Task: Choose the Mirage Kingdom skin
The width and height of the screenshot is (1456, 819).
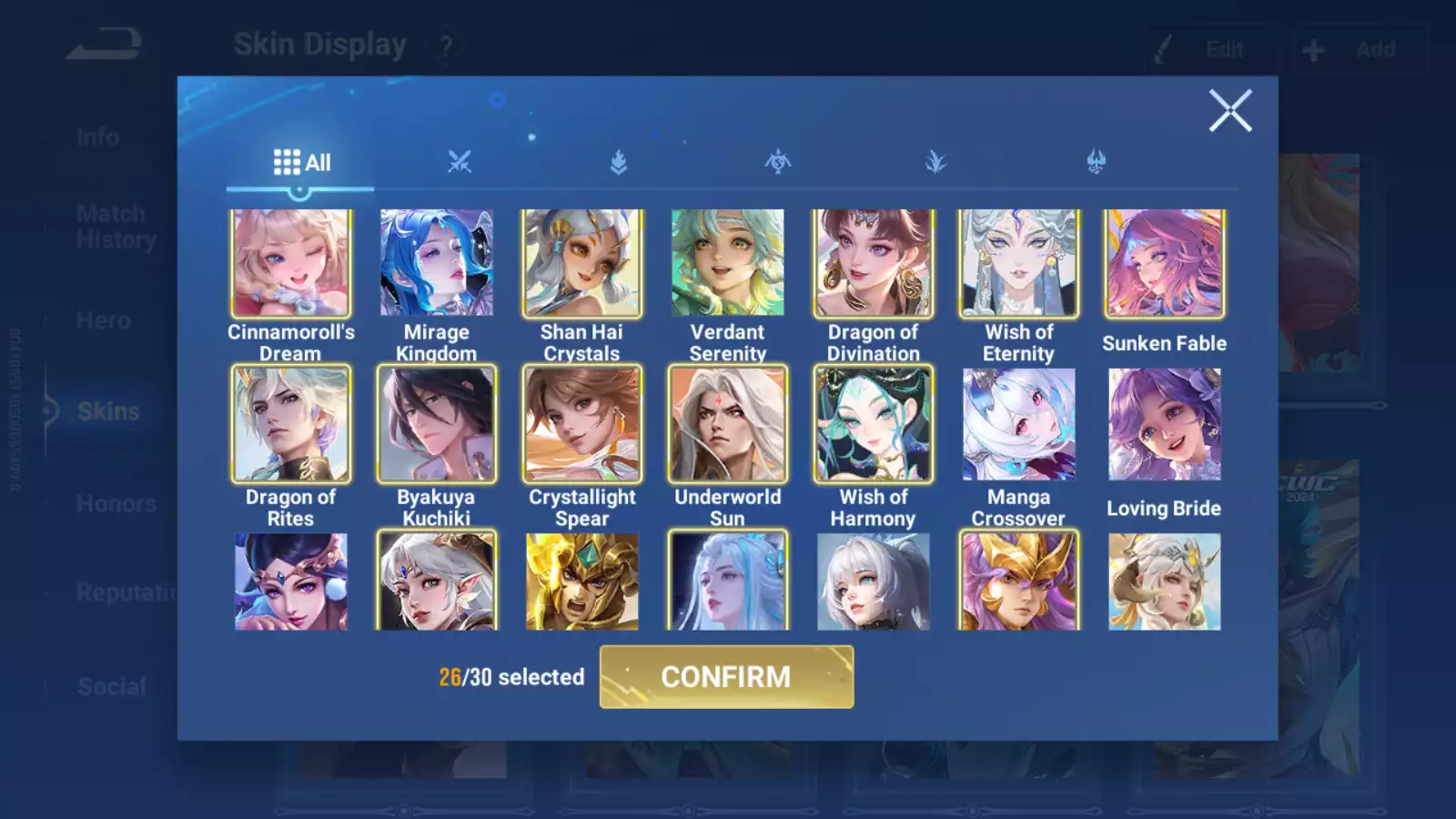Action: click(436, 263)
